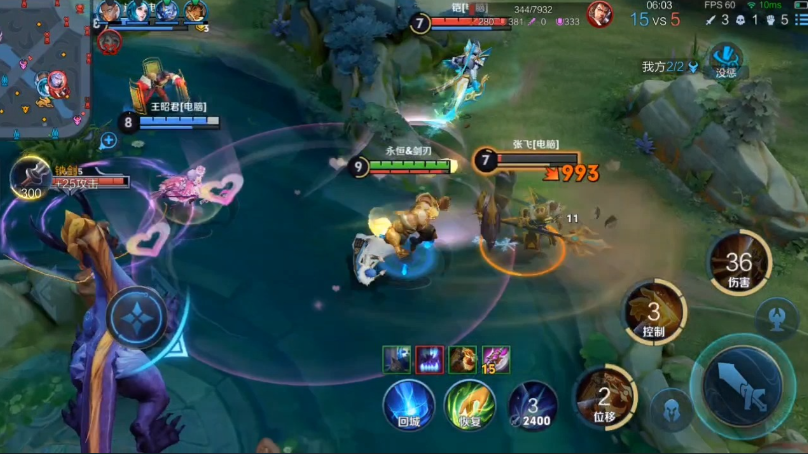Viewport: 808px width, 454px height.
Task: Tap the red-bordered fangs buff icon
Action: point(430,359)
